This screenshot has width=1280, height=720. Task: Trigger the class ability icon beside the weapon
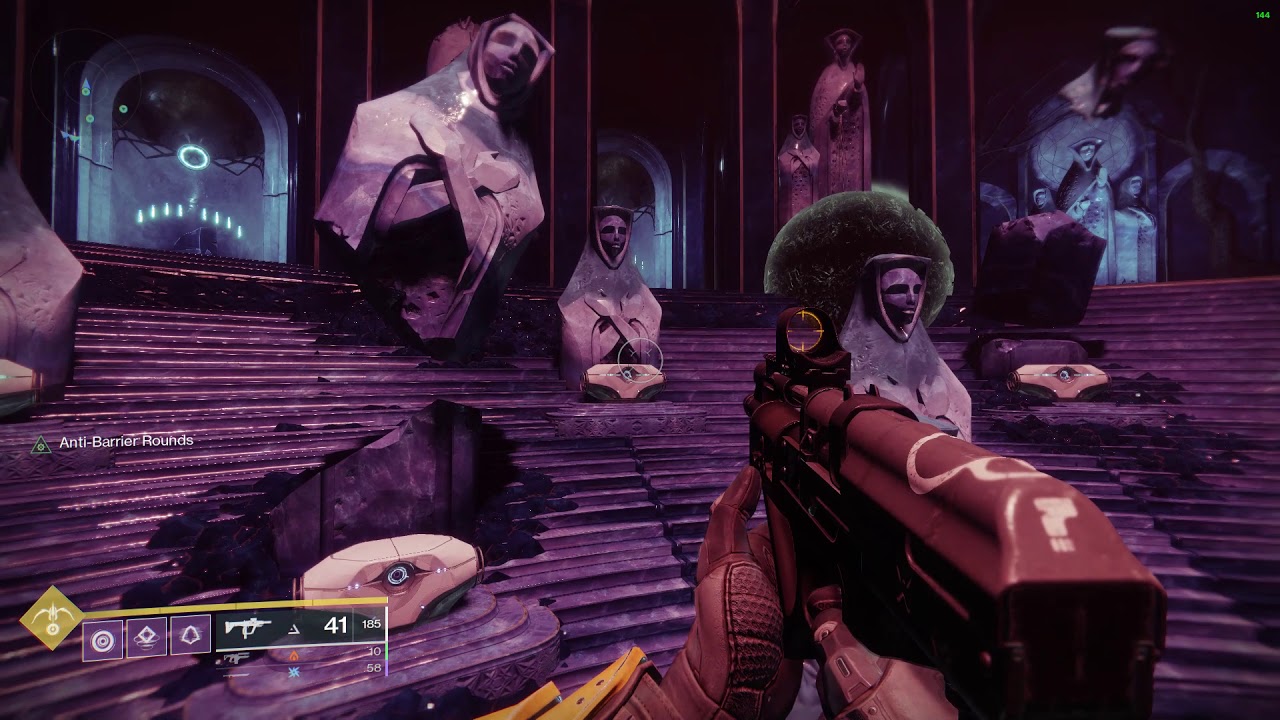[189, 637]
